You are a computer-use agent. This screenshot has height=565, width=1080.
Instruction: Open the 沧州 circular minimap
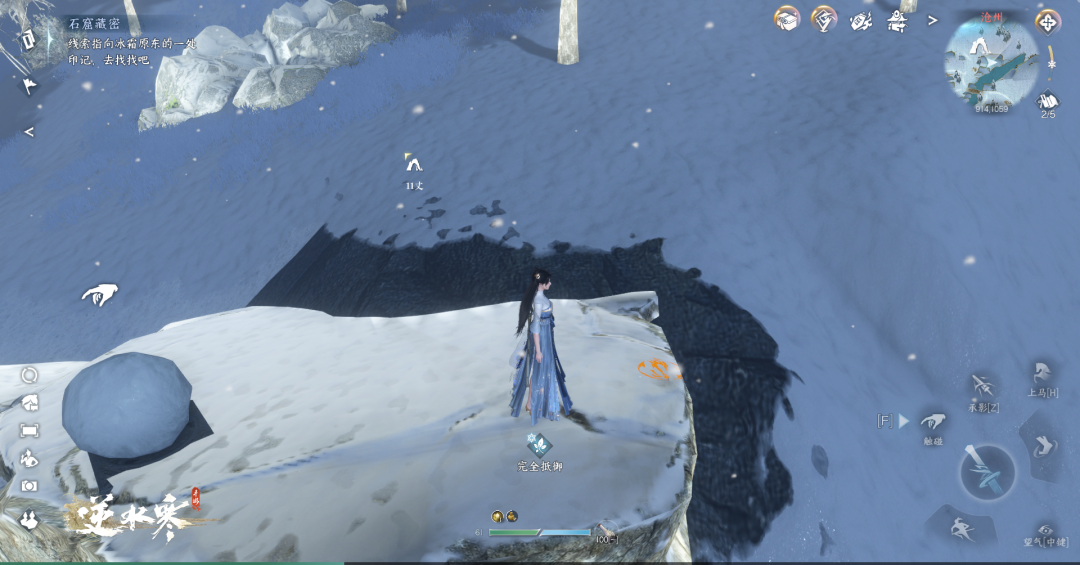(990, 61)
